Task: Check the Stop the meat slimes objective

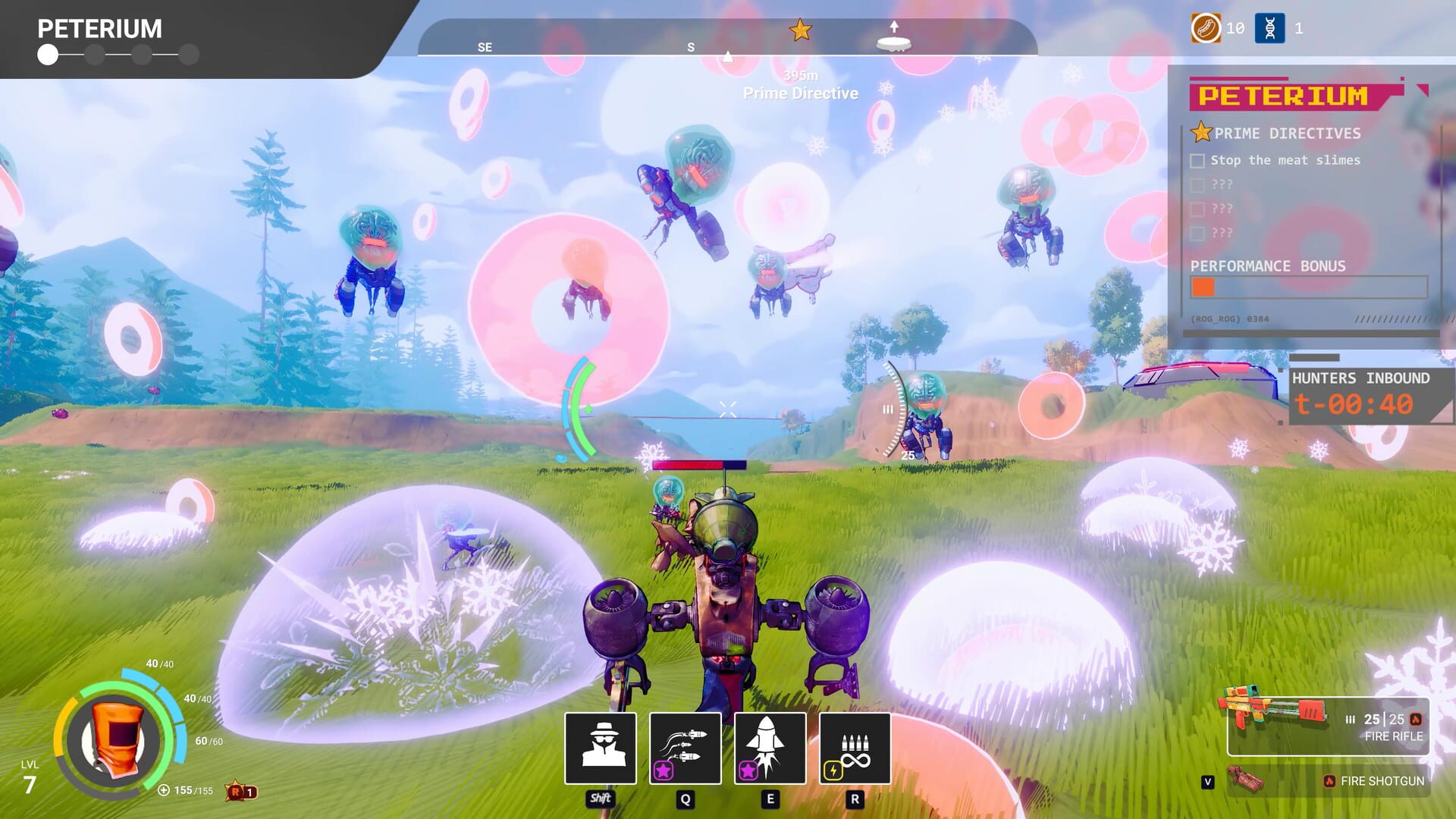Action: click(x=1199, y=160)
